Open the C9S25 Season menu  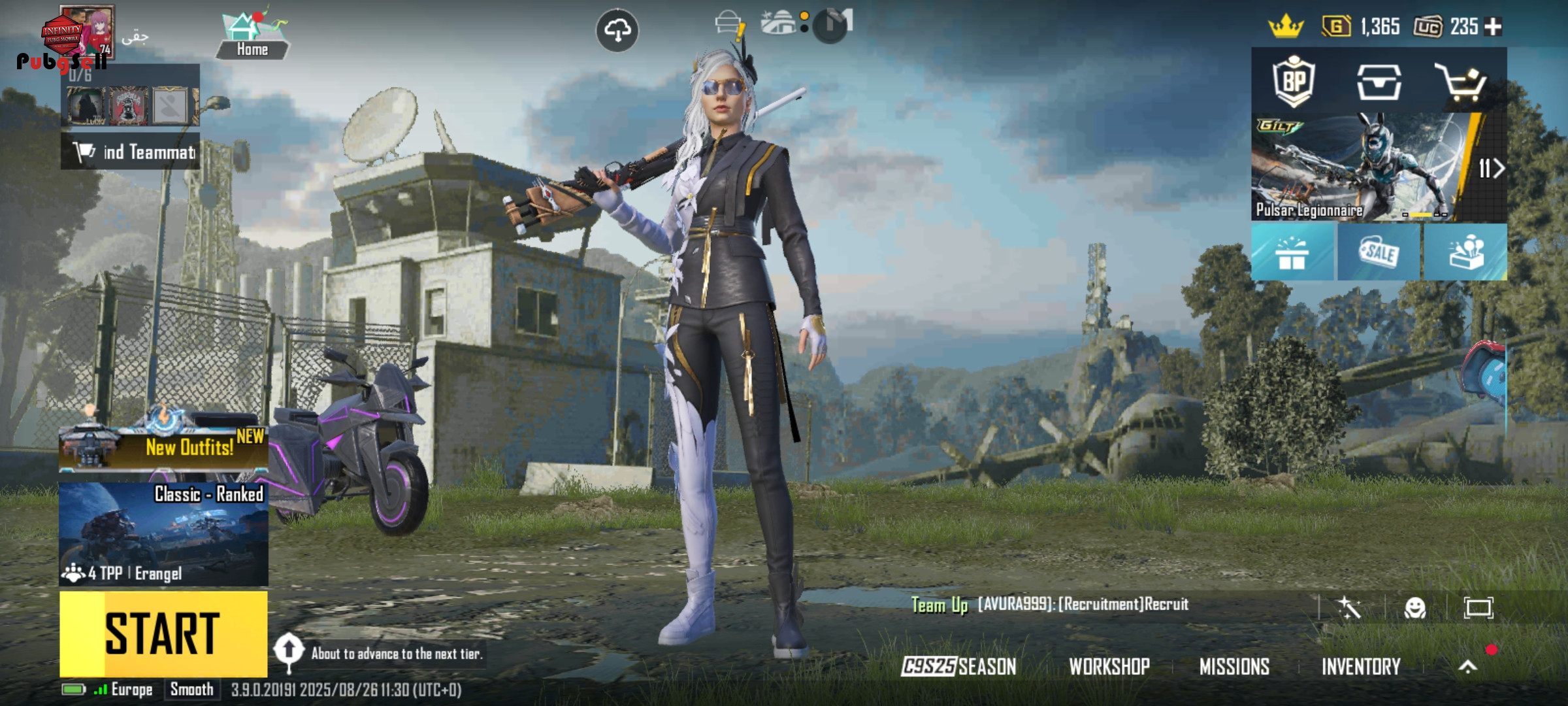tap(958, 666)
